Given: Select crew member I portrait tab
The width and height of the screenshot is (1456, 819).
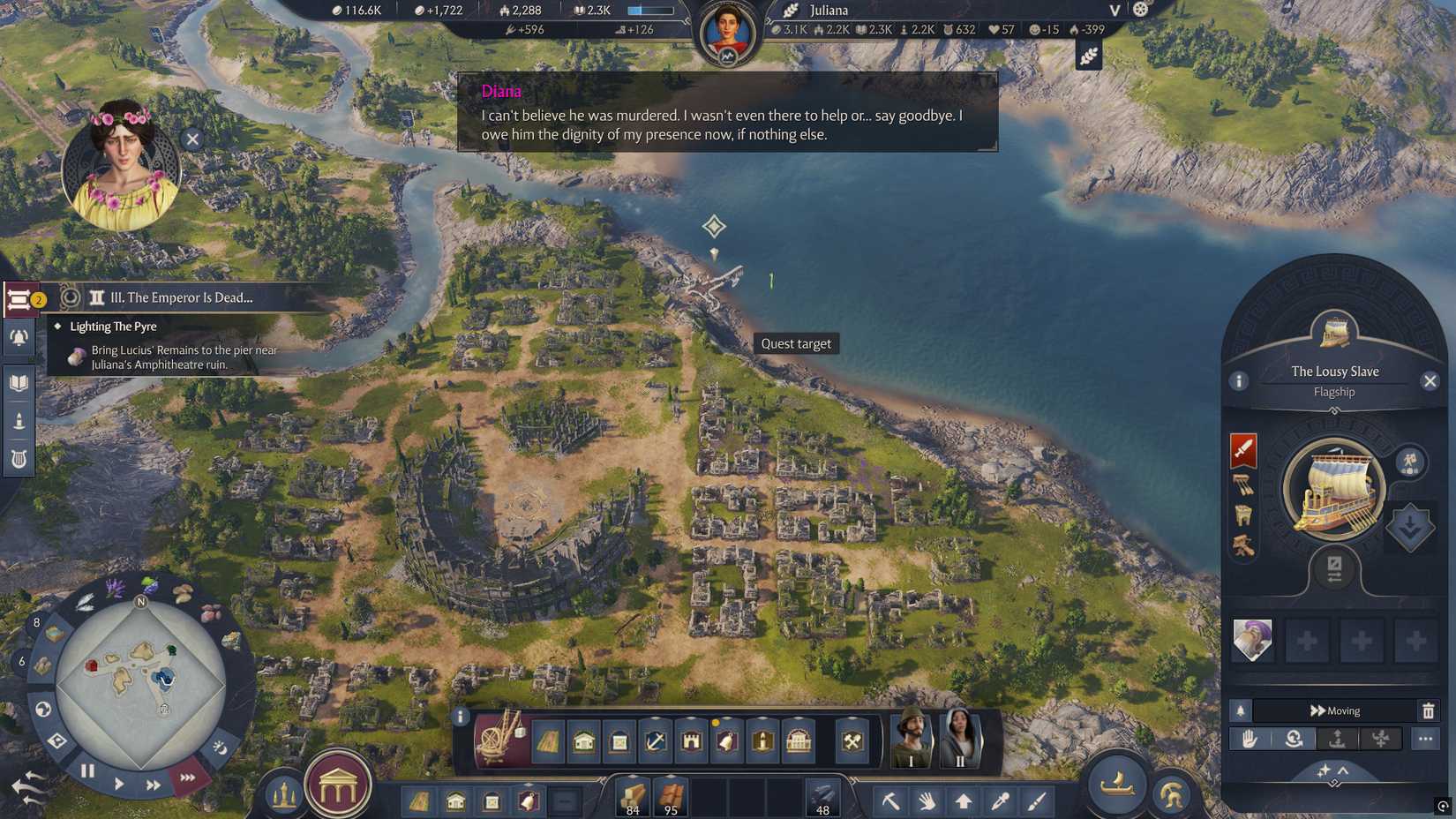Looking at the screenshot, I should coord(911,740).
